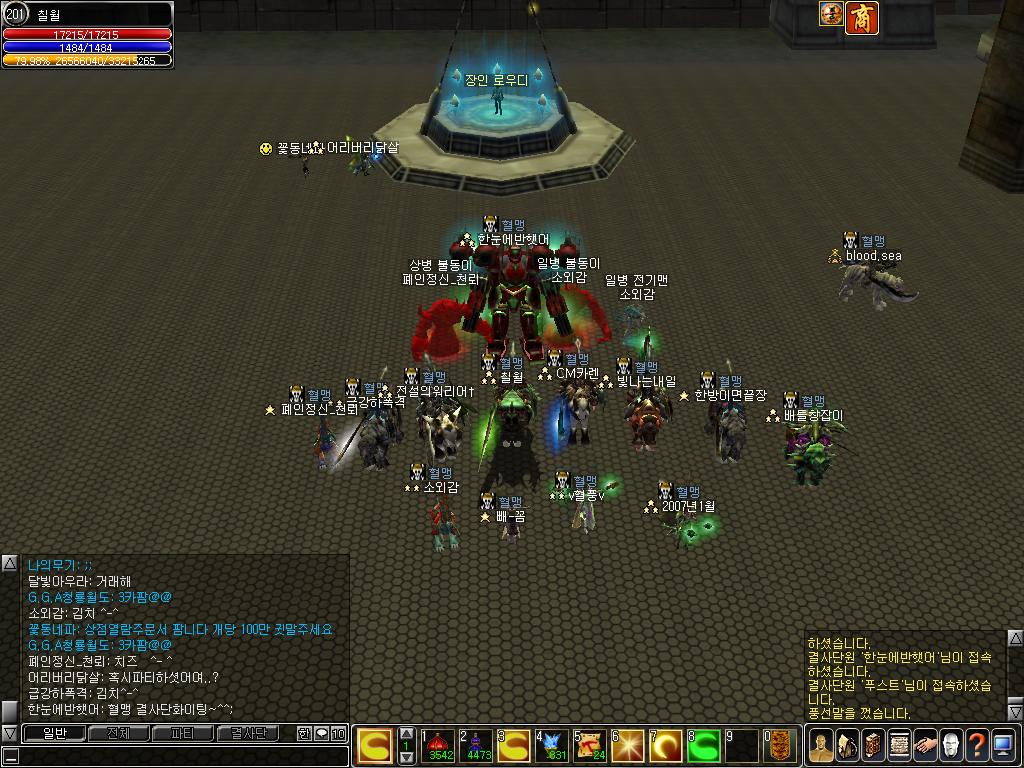1024x768 pixels.
Task: Activate the golden starburst skill in slot 6
Action: [629, 746]
